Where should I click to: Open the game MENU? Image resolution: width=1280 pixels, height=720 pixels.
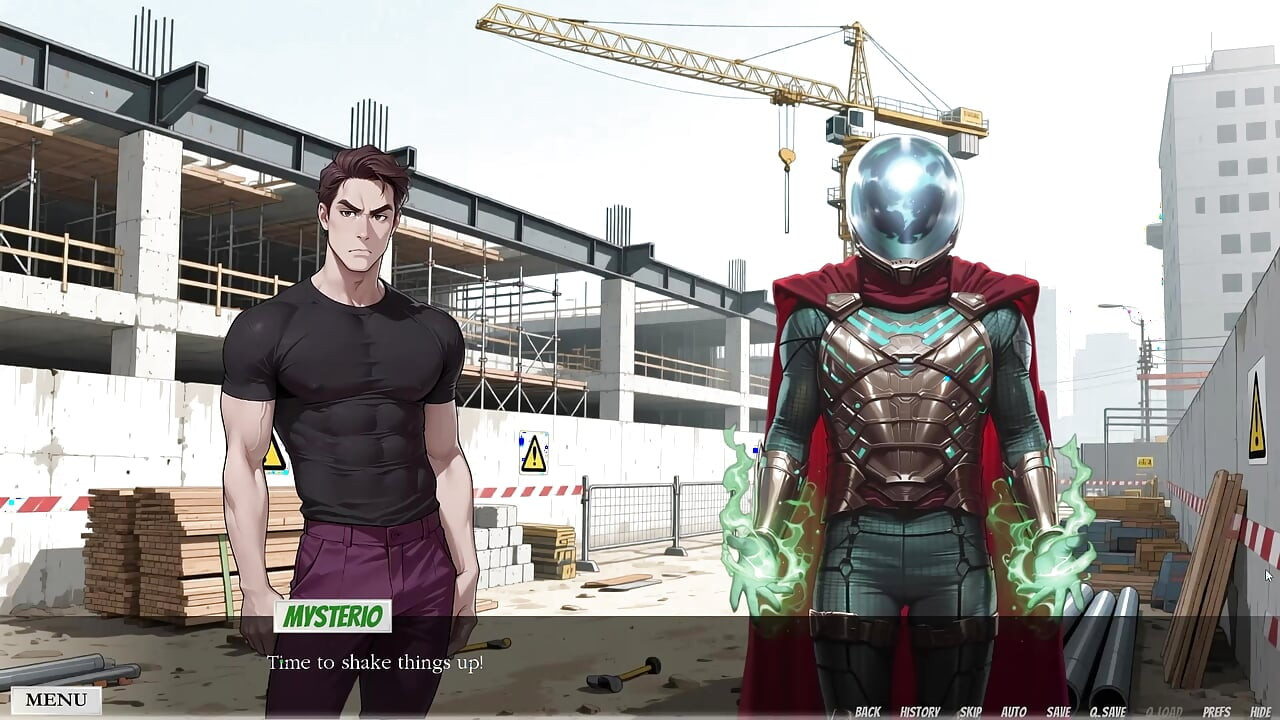click(55, 700)
